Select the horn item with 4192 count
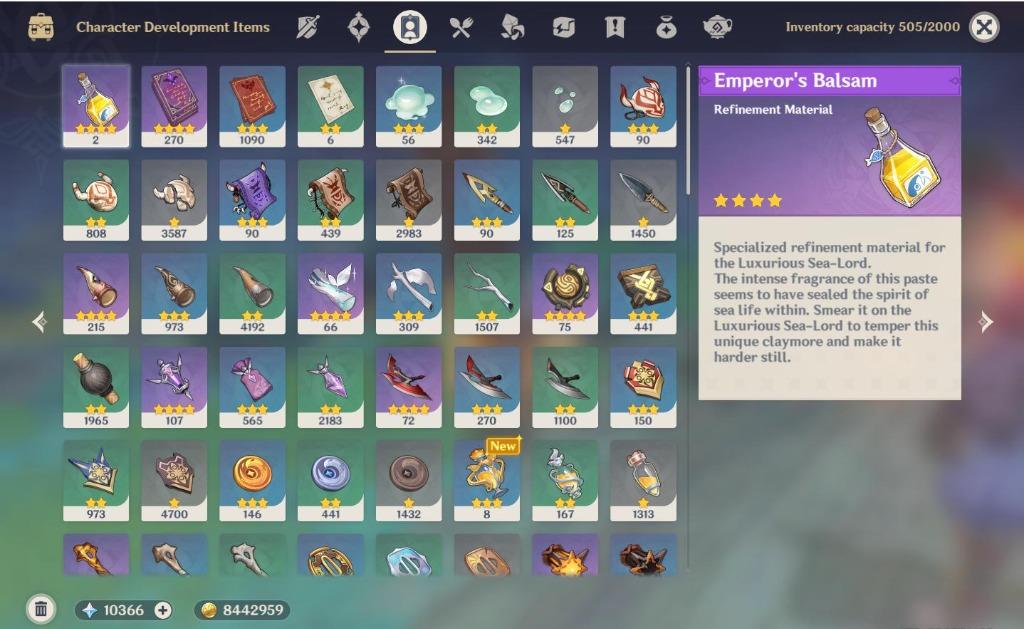Image resolution: width=1024 pixels, height=629 pixels. click(x=252, y=293)
